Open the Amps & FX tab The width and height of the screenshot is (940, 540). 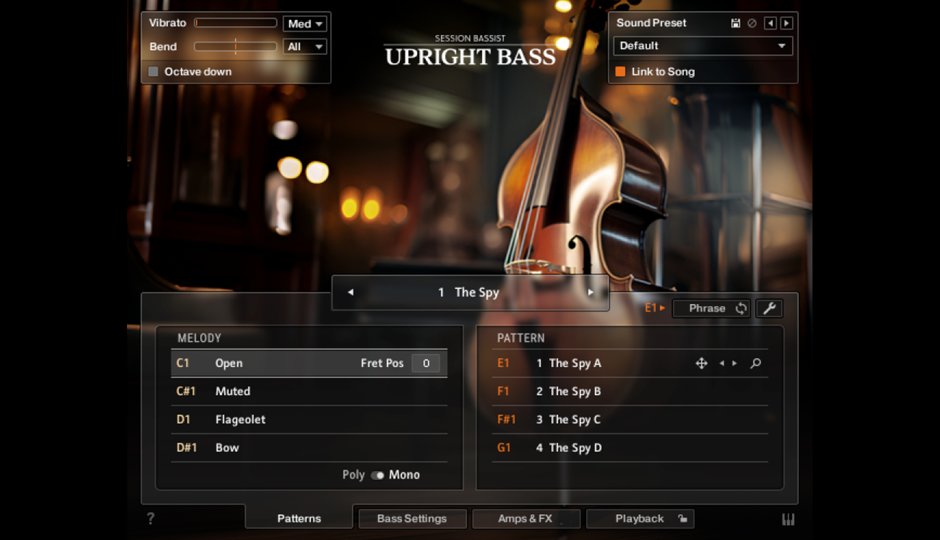pos(525,519)
